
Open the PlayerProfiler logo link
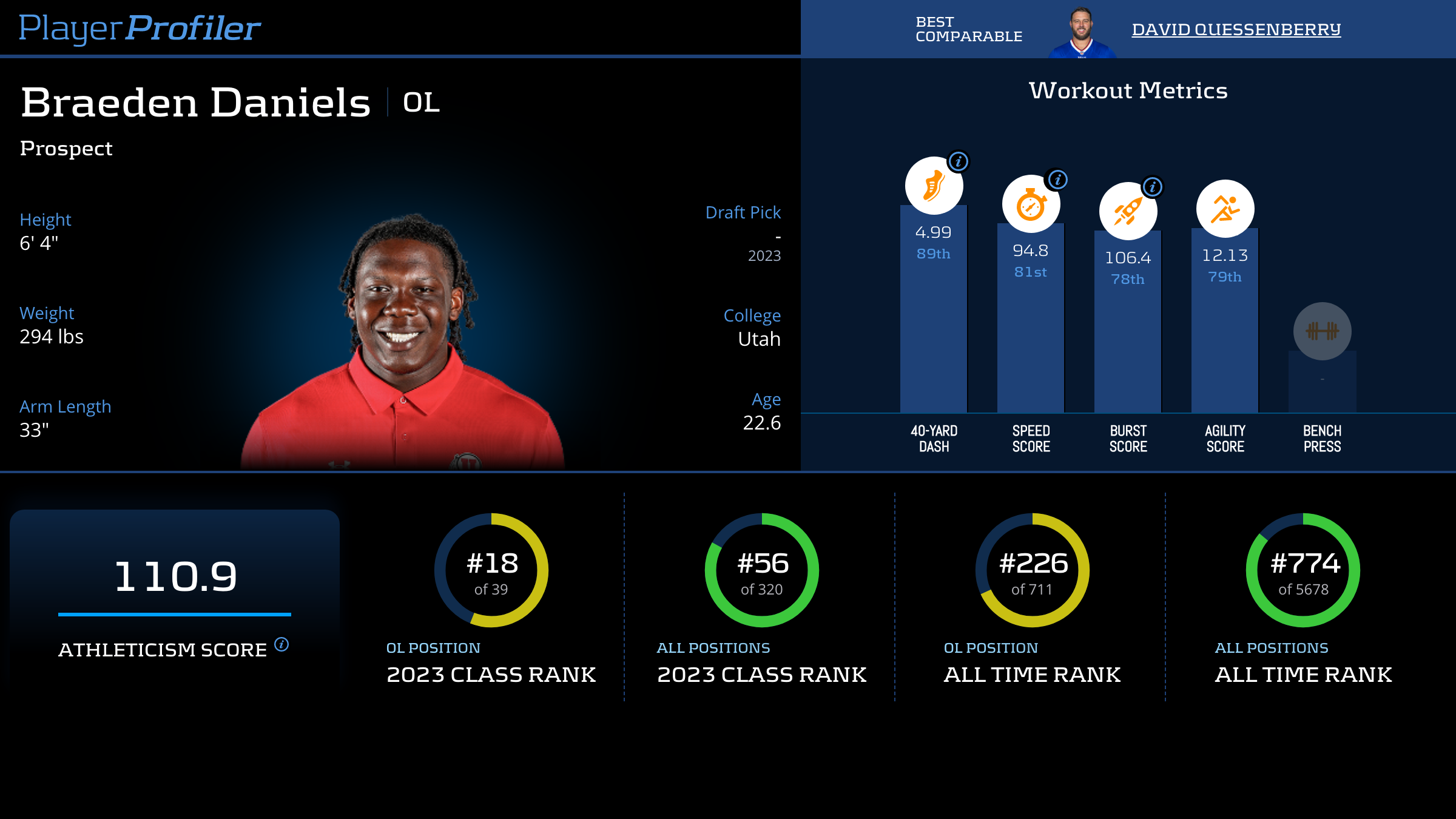click(140, 28)
